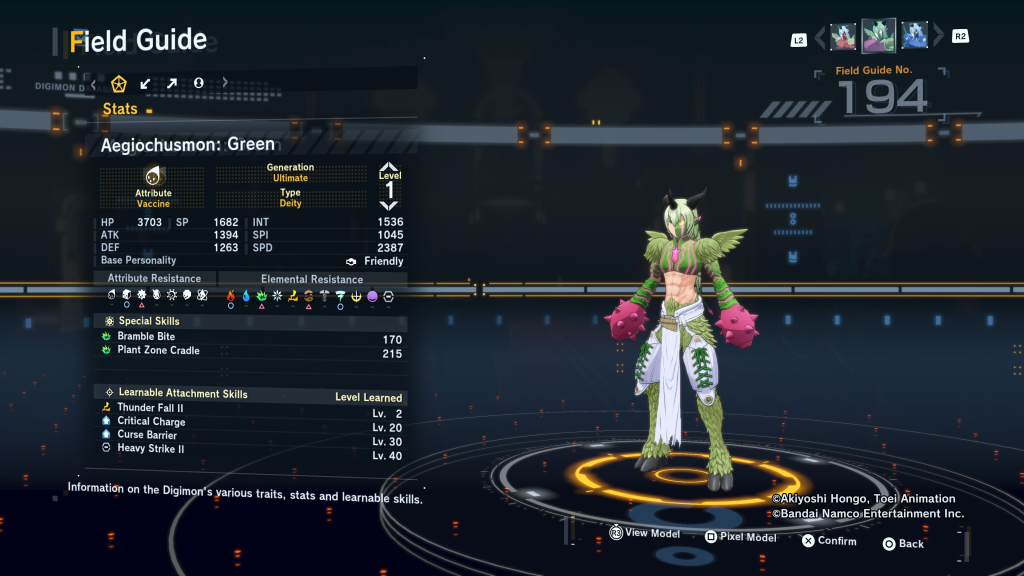The image size is (1024, 576).
Task: Select the blue Aegiochusmon thumbnail
Action: tap(914, 37)
